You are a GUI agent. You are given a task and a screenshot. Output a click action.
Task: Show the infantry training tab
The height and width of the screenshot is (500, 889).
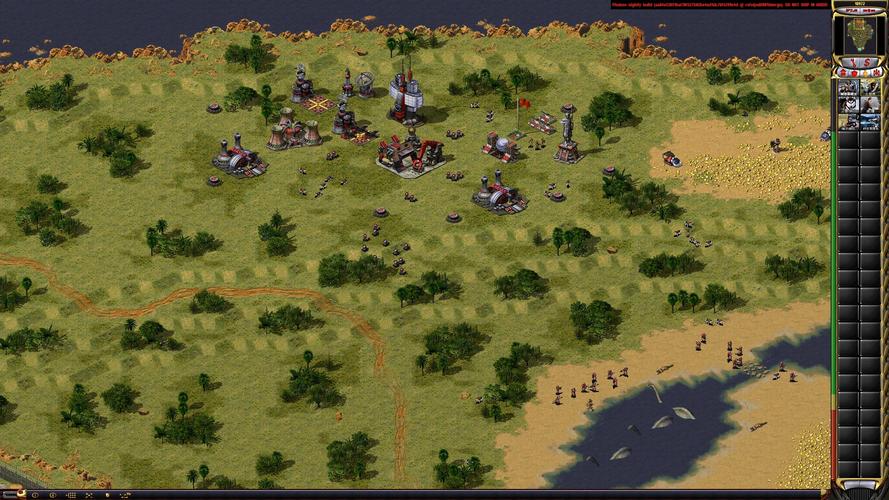pos(864,73)
